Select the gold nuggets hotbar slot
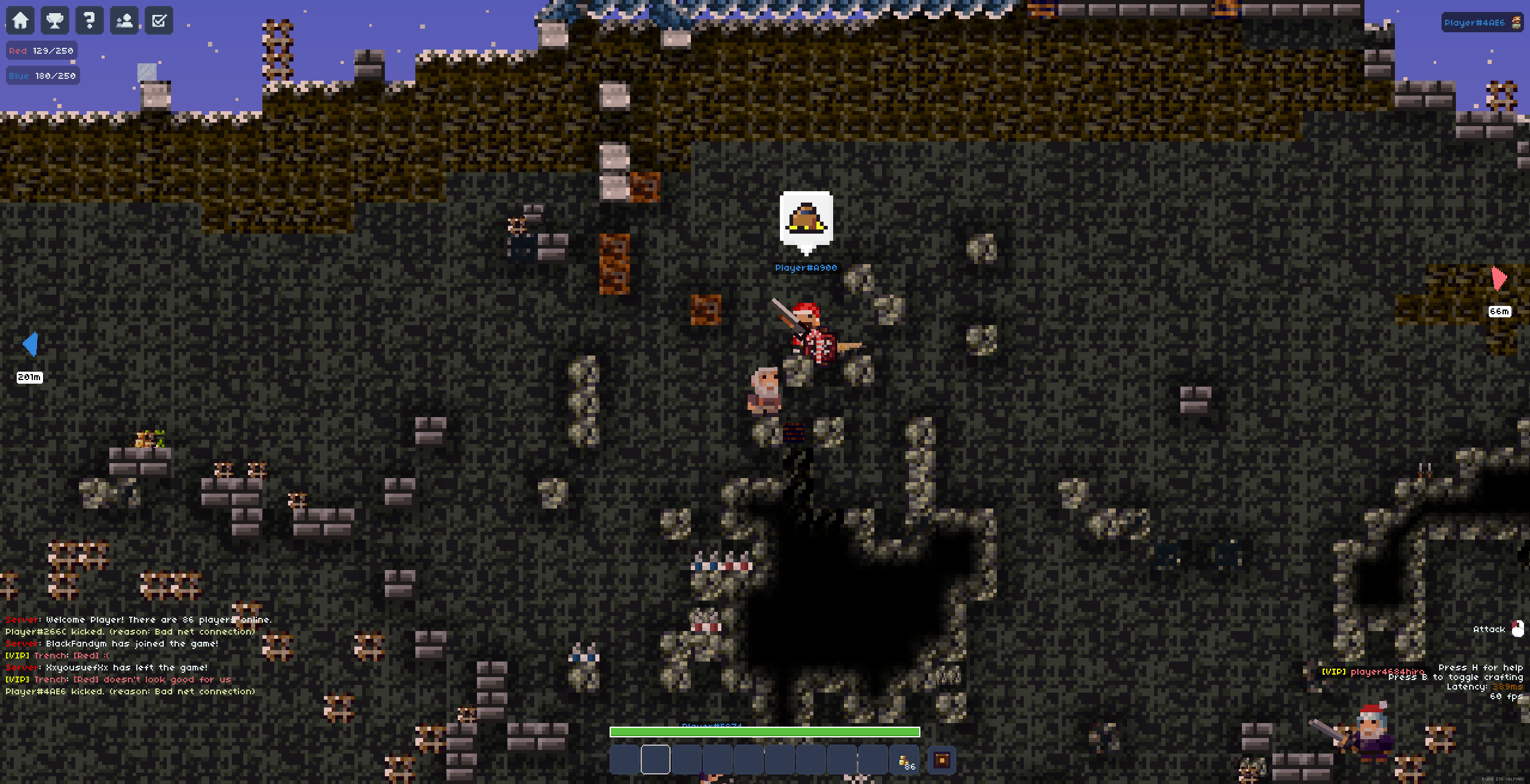 (905, 760)
